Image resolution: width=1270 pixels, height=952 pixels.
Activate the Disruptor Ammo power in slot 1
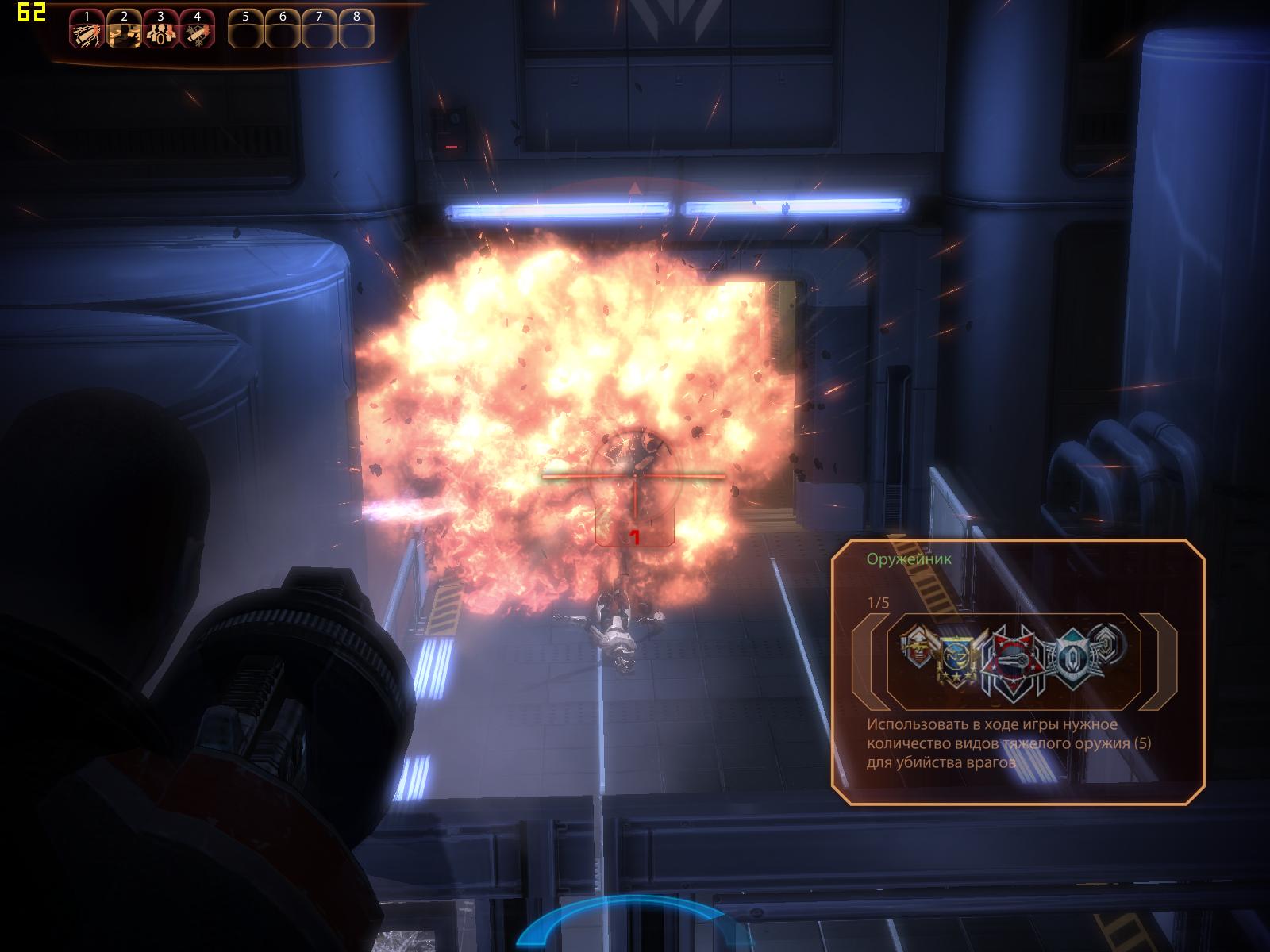[x=87, y=32]
